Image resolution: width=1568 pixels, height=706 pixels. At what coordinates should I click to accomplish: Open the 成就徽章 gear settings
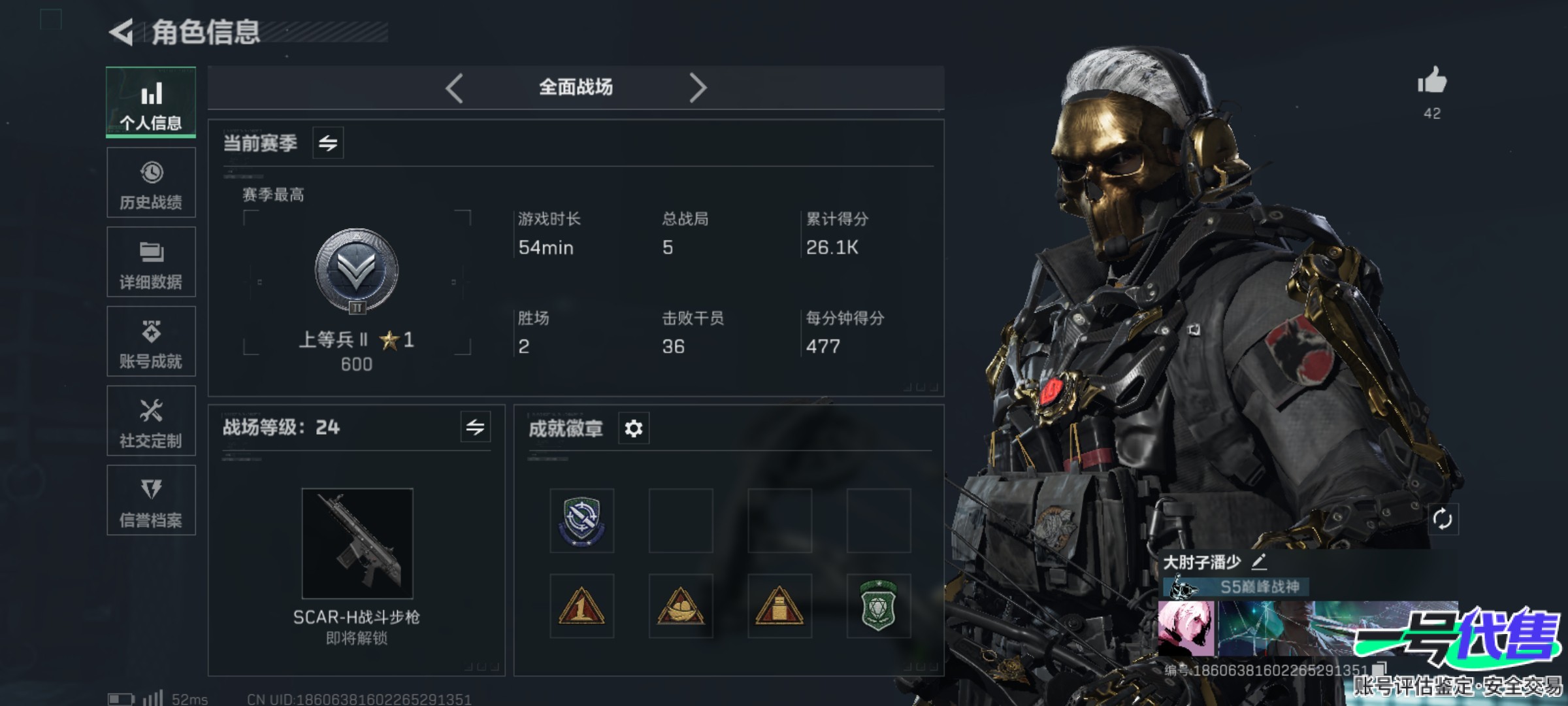click(x=633, y=429)
